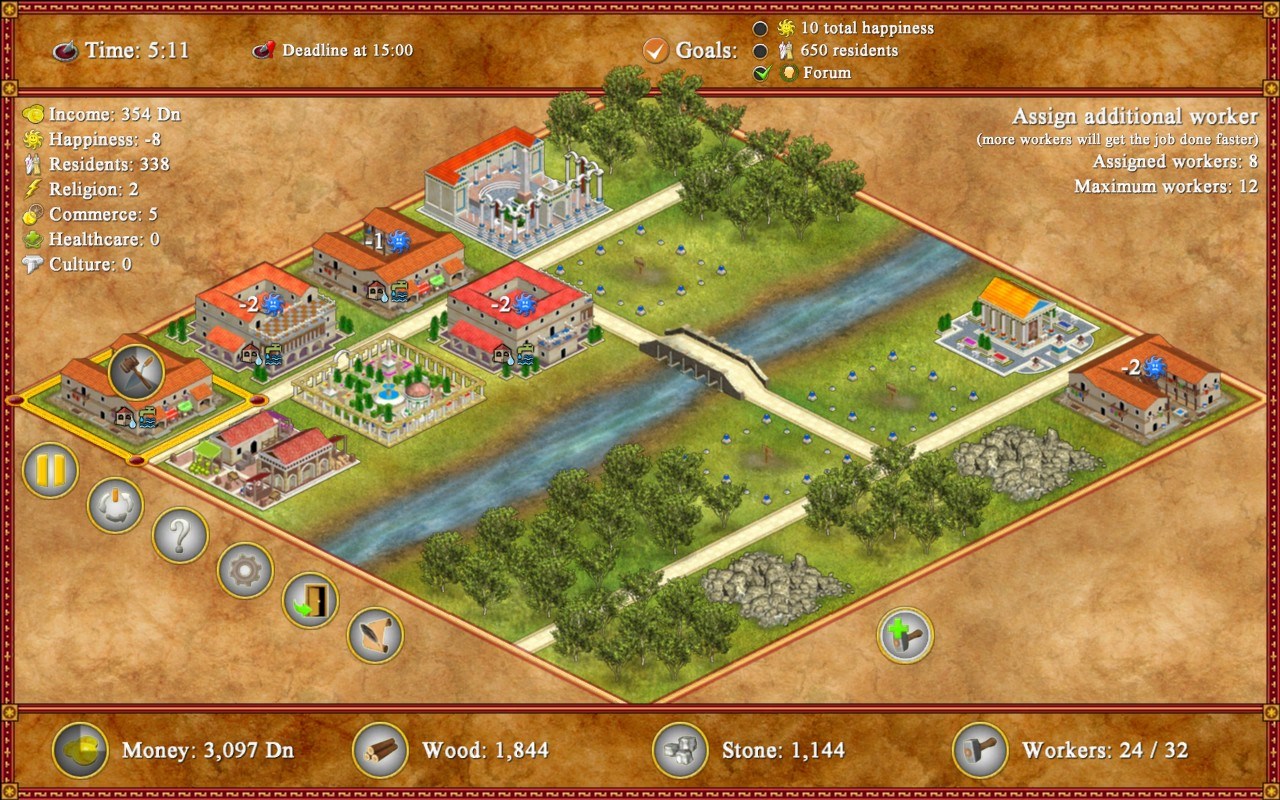Click the restart level button with circular arrows
Viewport: 1280px width, 800px height.
tap(114, 505)
